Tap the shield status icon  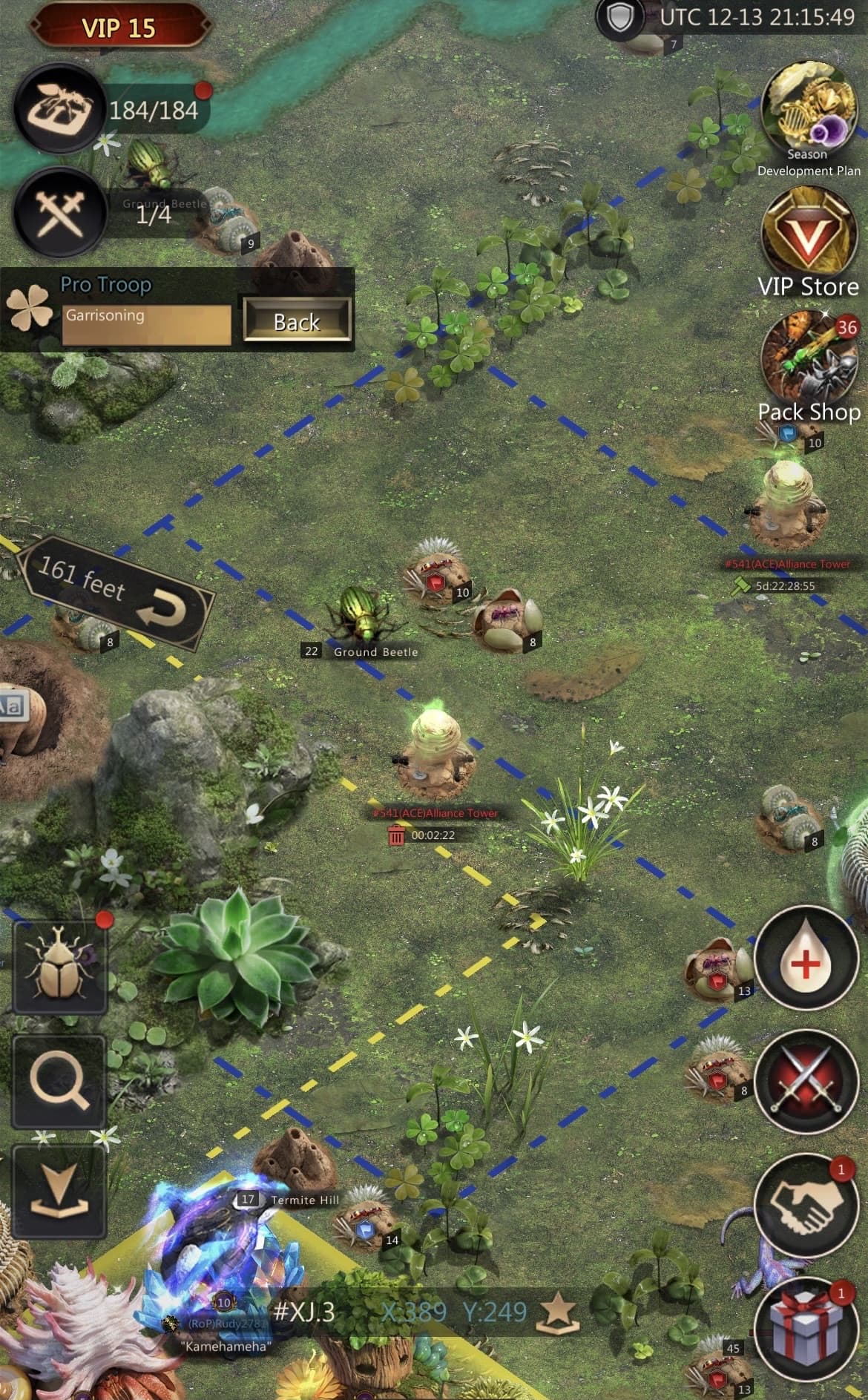click(x=619, y=18)
